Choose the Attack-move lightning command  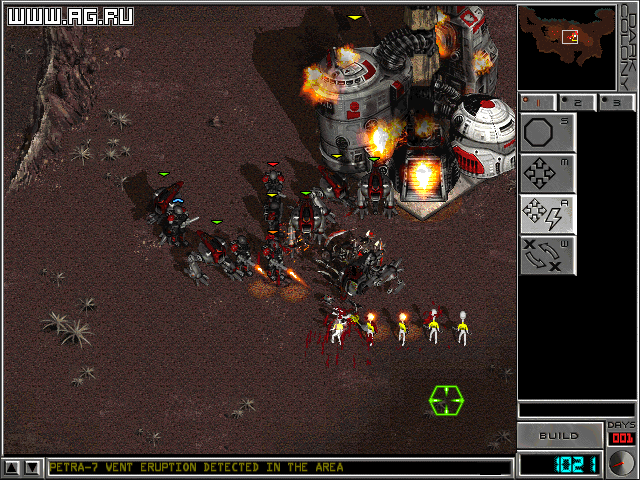[547, 214]
